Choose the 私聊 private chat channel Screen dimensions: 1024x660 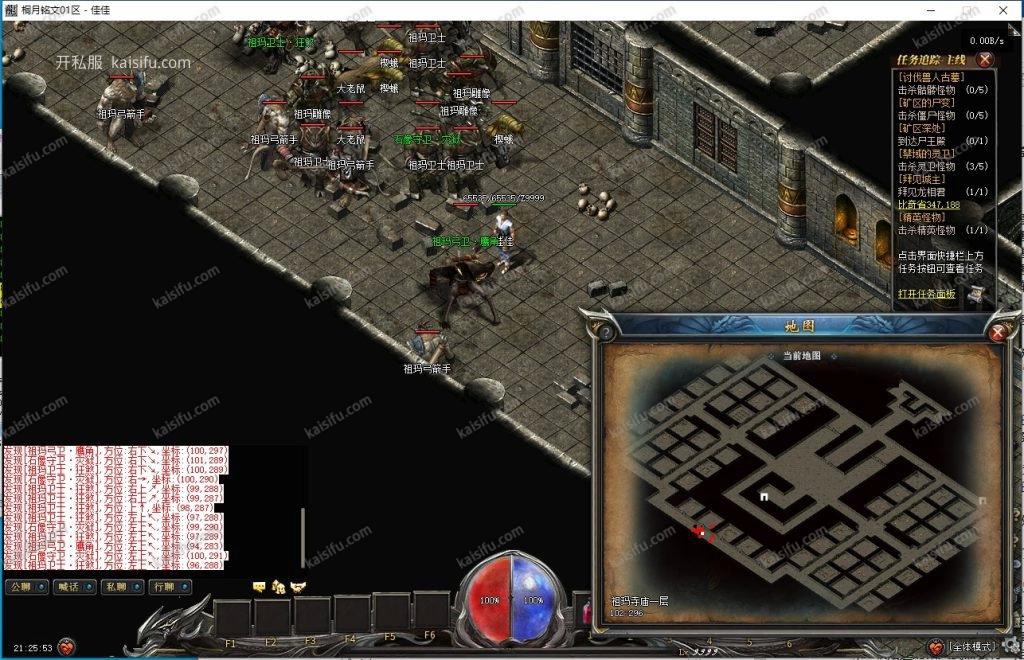coord(123,587)
